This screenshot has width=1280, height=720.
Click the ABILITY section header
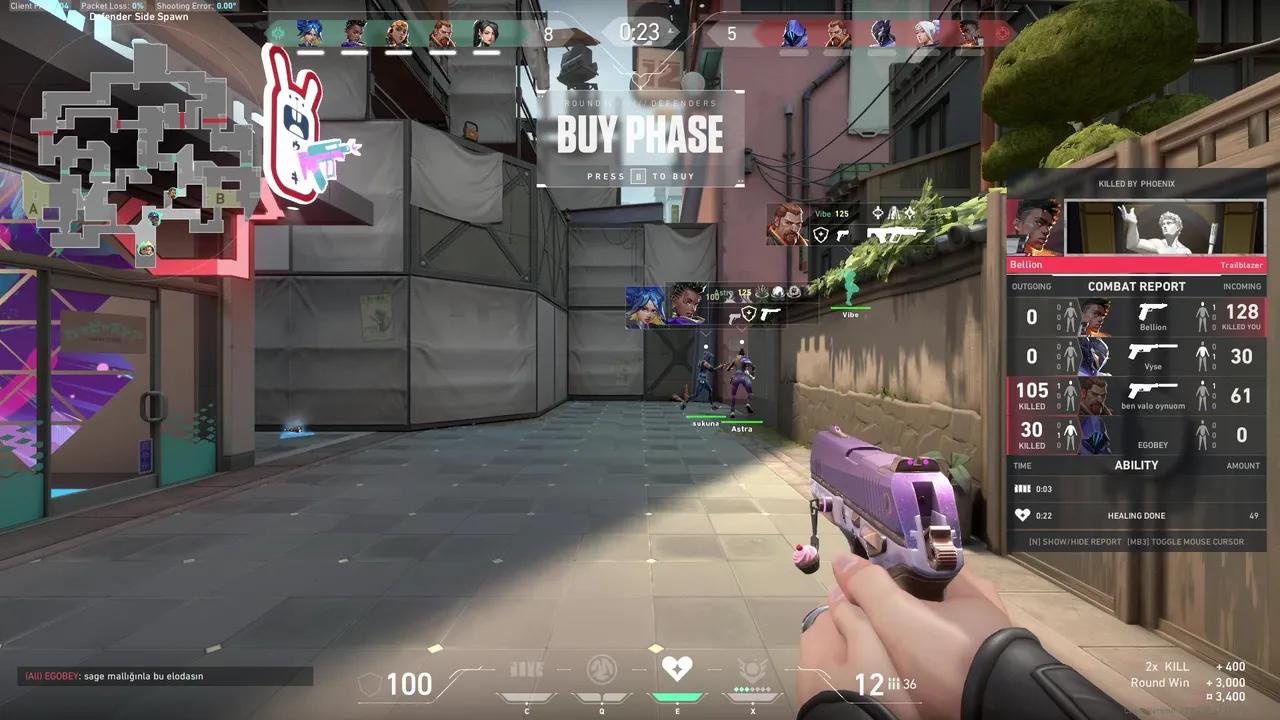tap(1137, 465)
